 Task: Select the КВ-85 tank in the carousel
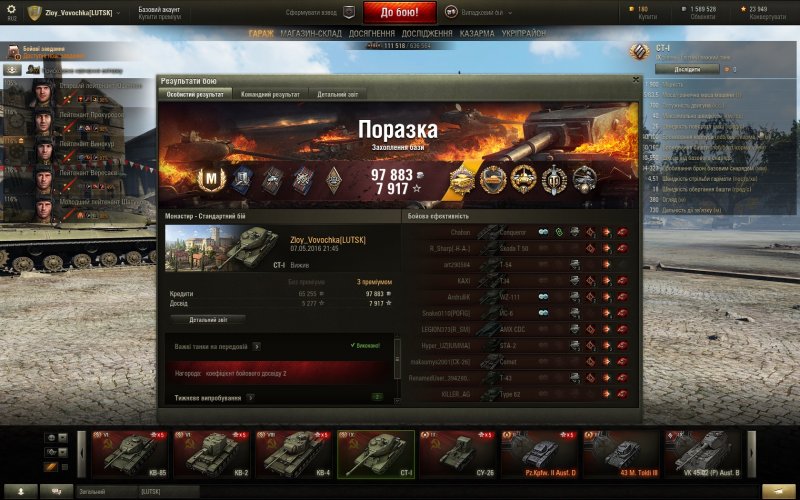129,454
